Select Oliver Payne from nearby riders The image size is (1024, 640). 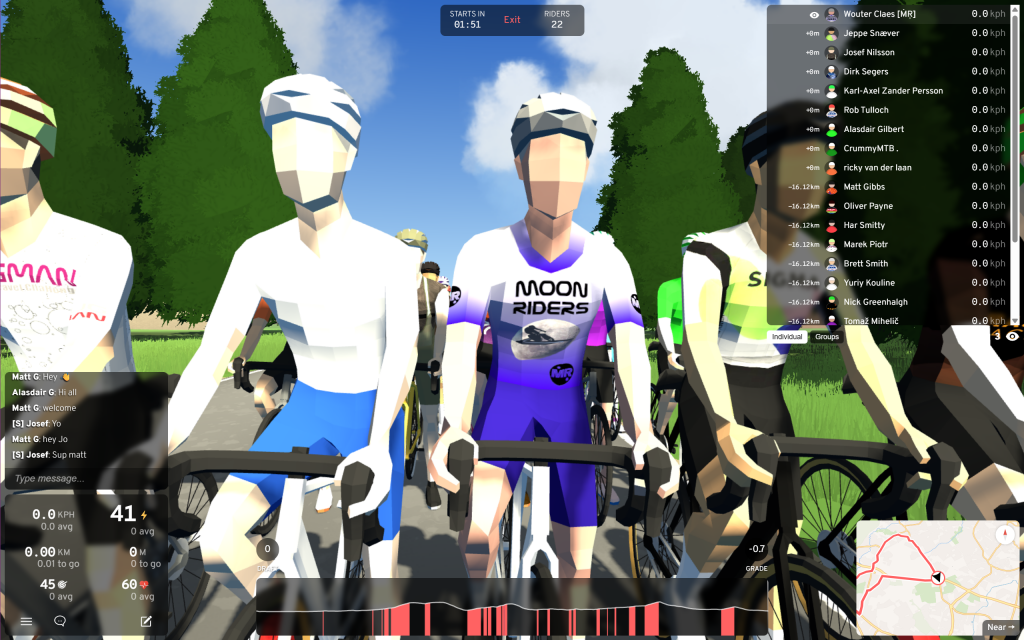(x=868, y=206)
